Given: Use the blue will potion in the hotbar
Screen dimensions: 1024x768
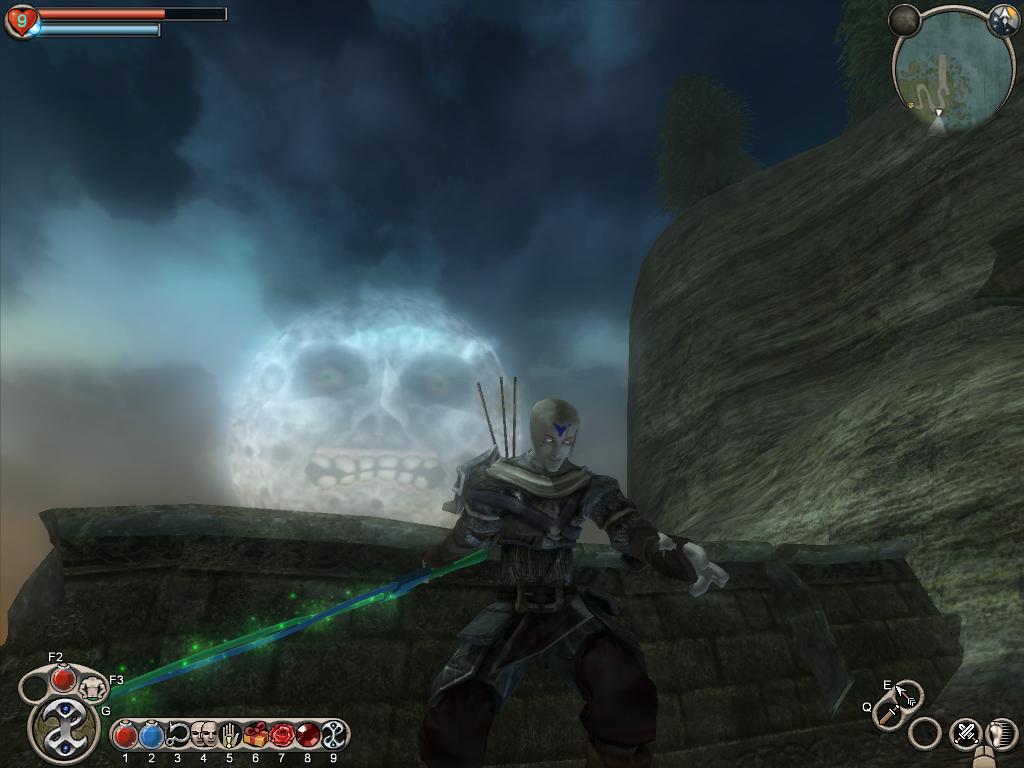Looking at the screenshot, I should pos(152,736).
